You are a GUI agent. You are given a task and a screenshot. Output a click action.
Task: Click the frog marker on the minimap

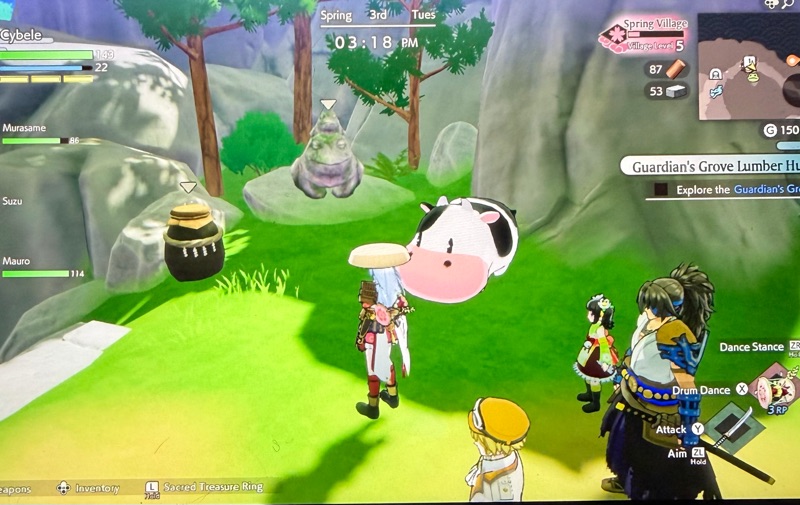[x=751, y=75]
